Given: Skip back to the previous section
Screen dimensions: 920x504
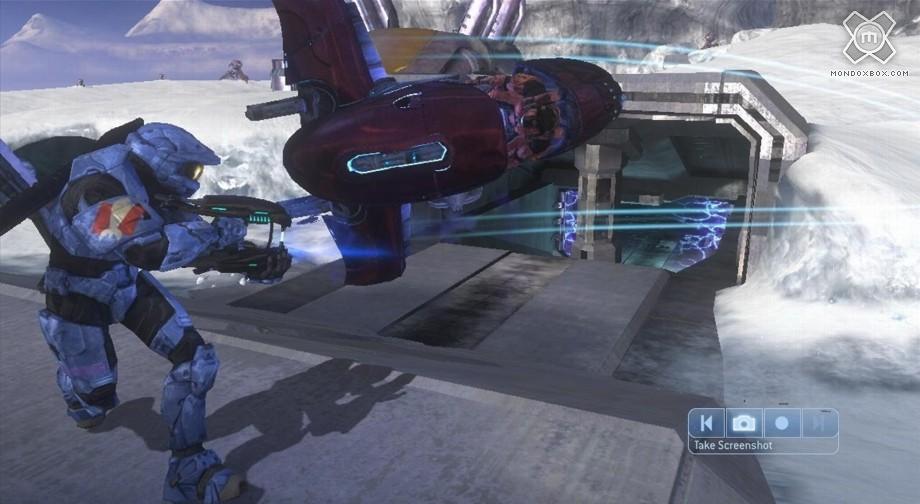Looking at the screenshot, I should pyautogui.click(x=707, y=423).
